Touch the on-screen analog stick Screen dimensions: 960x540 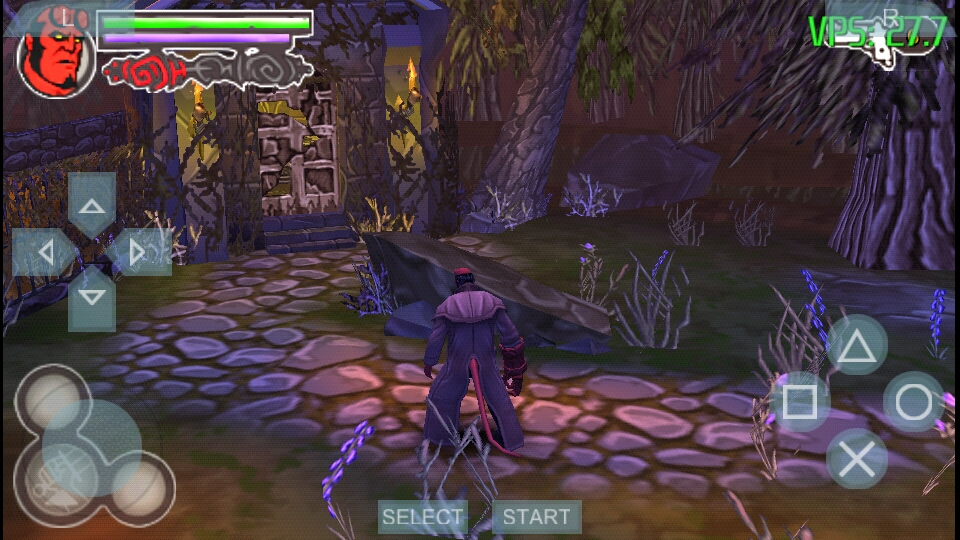[x=93, y=447]
